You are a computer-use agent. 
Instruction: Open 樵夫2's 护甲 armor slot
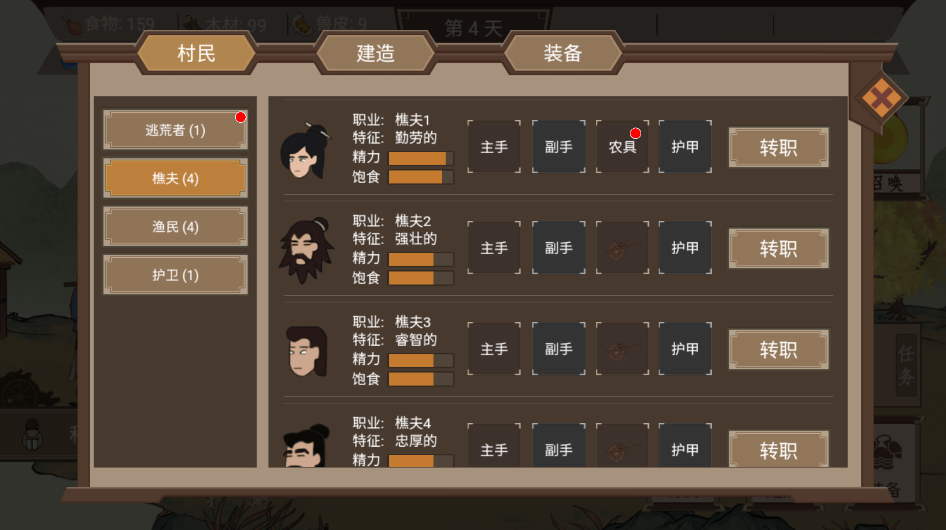point(685,248)
